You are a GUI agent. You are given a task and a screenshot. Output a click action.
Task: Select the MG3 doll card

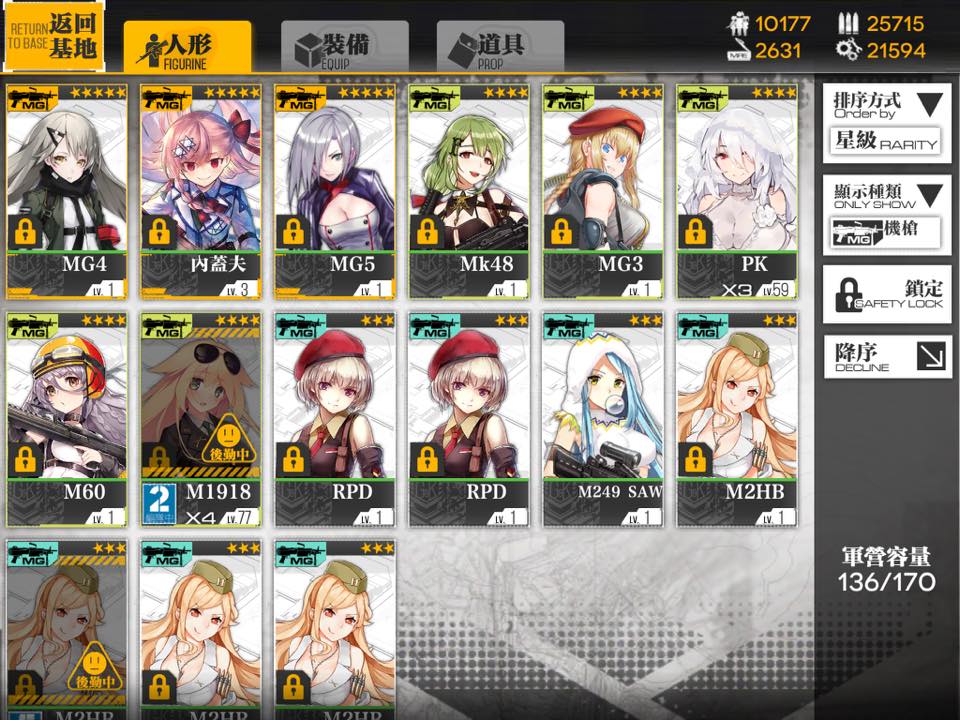603,190
